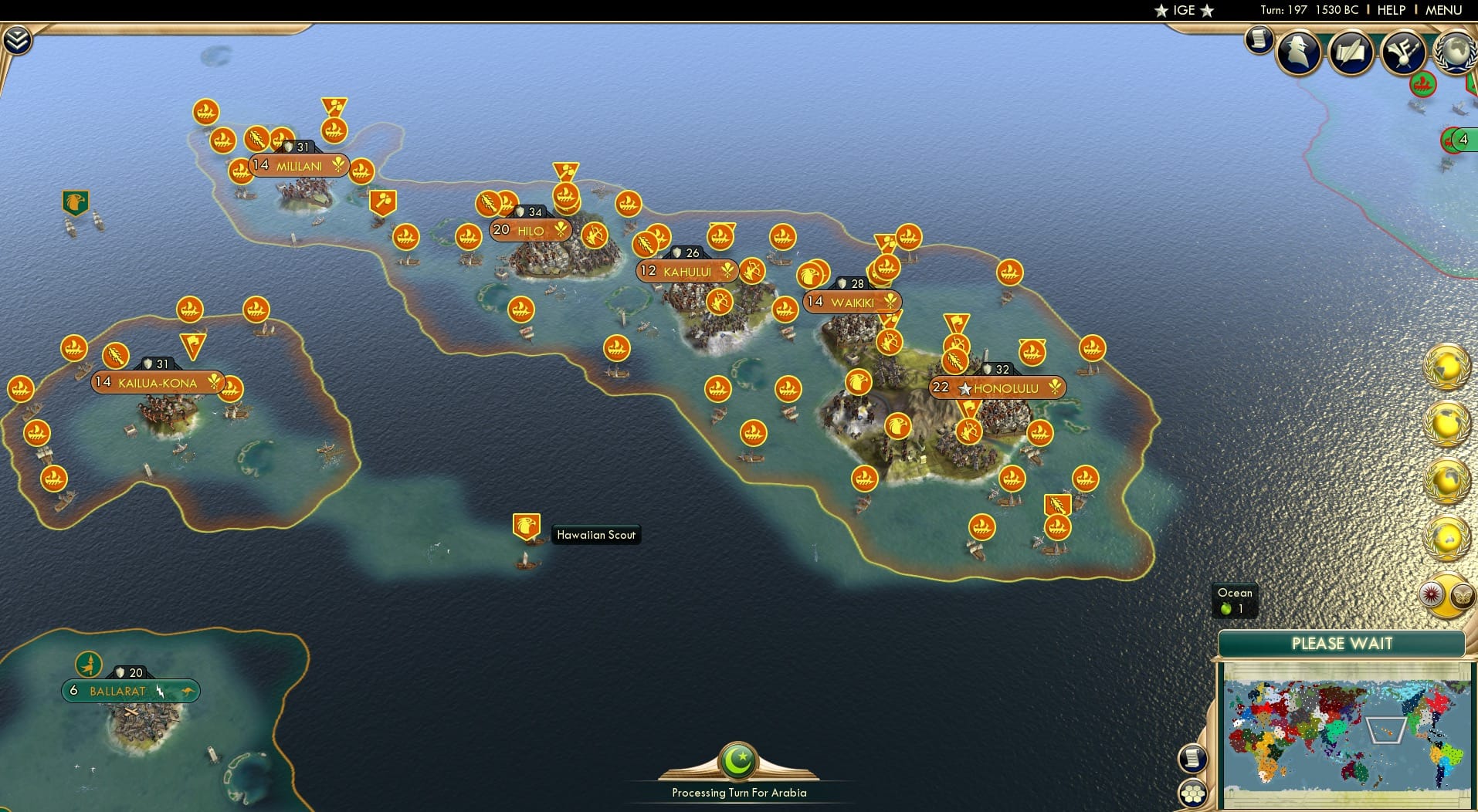Screen dimensions: 1478x812
Task: Toggle the hex grid strategic view button
Action: [1194, 793]
